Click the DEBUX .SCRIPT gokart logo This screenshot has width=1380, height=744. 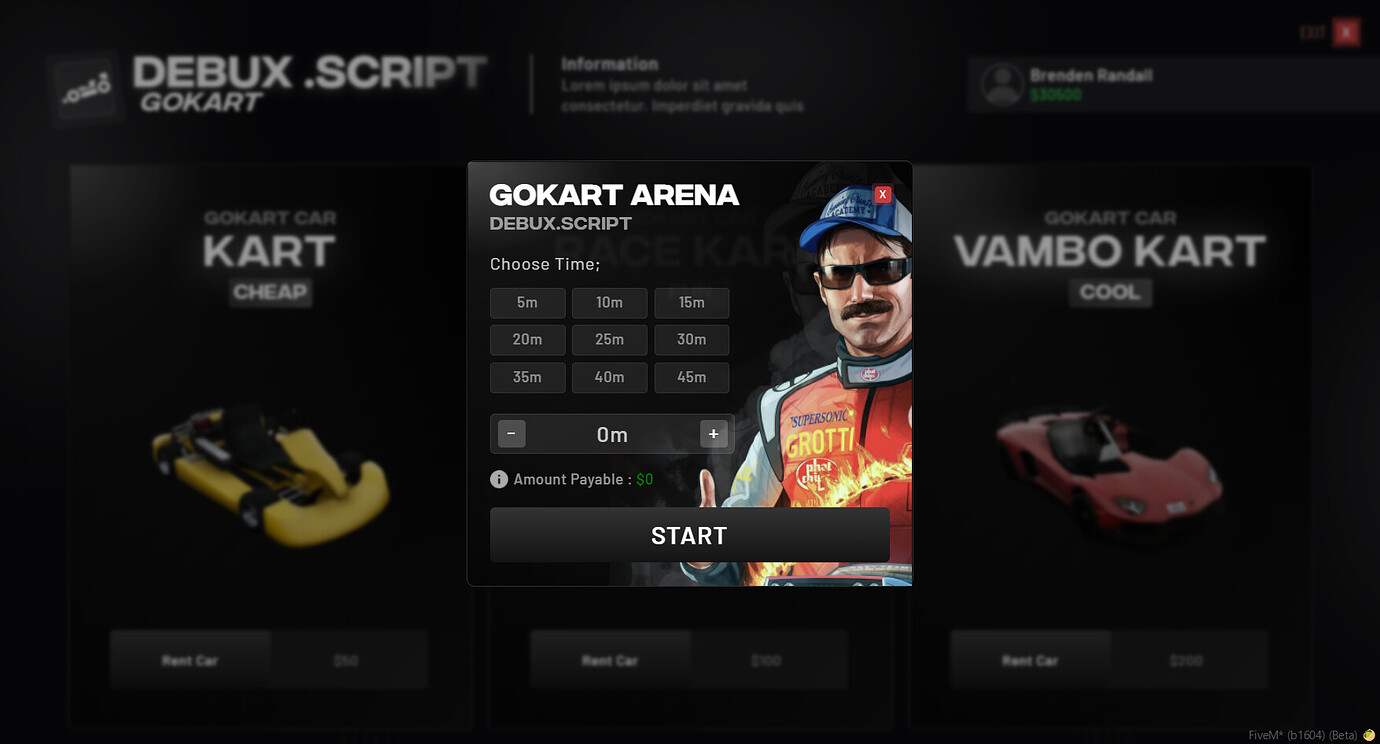pos(85,86)
